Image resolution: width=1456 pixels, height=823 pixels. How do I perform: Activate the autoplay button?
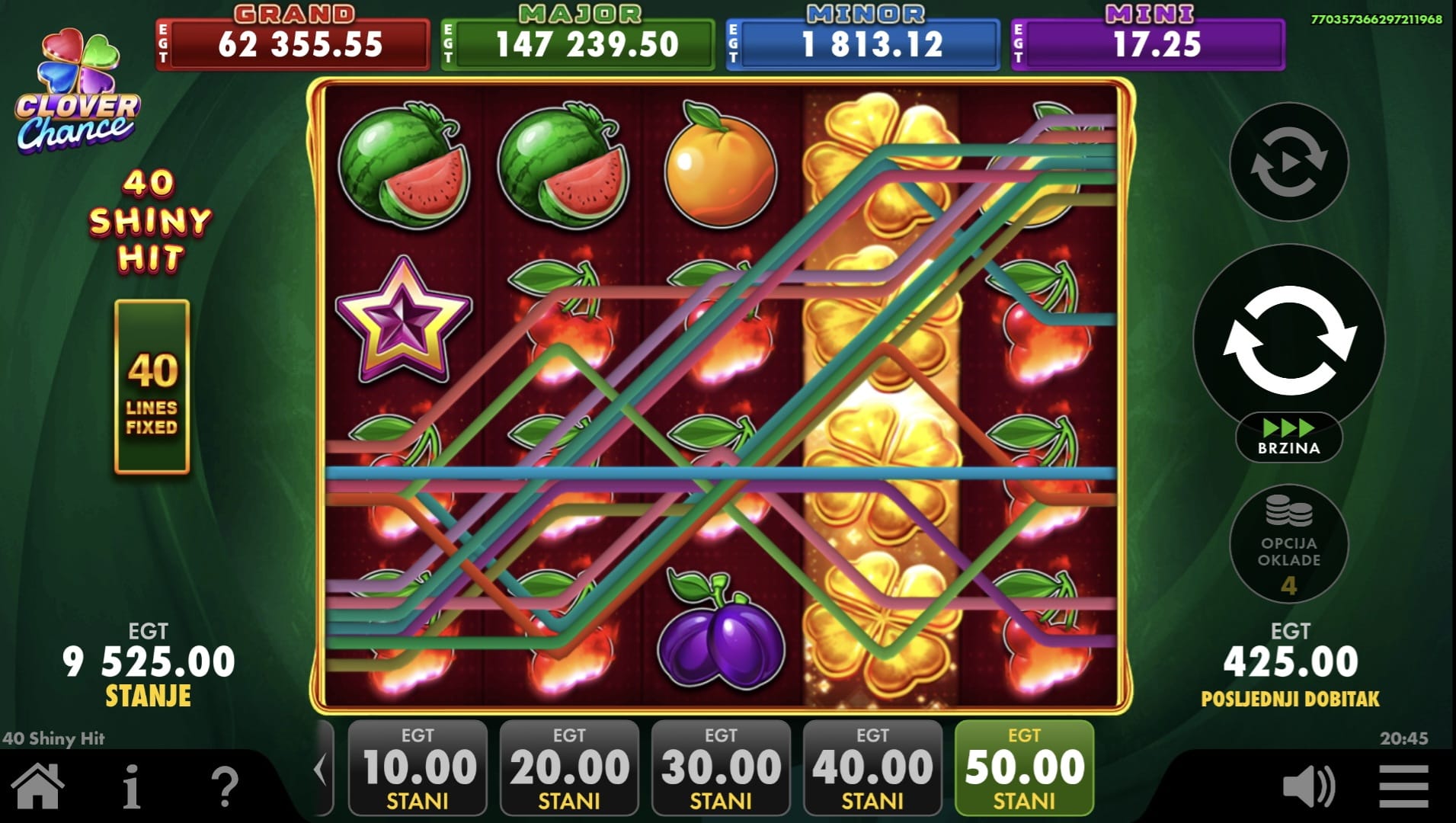1289,162
